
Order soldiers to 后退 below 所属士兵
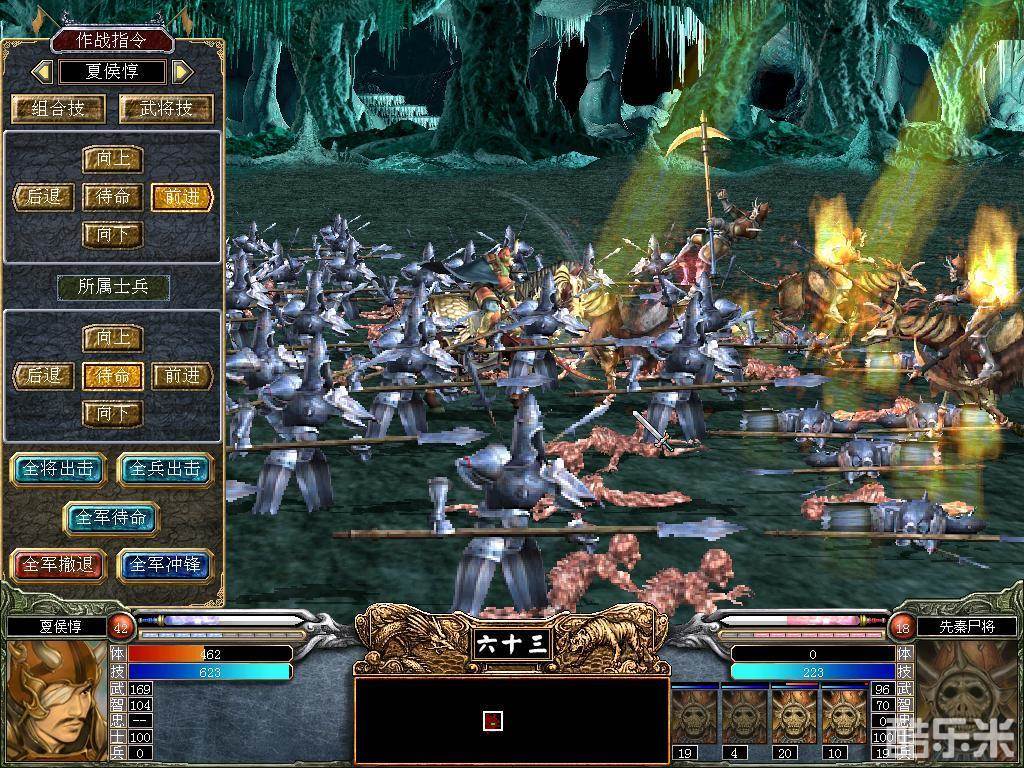click(45, 376)
